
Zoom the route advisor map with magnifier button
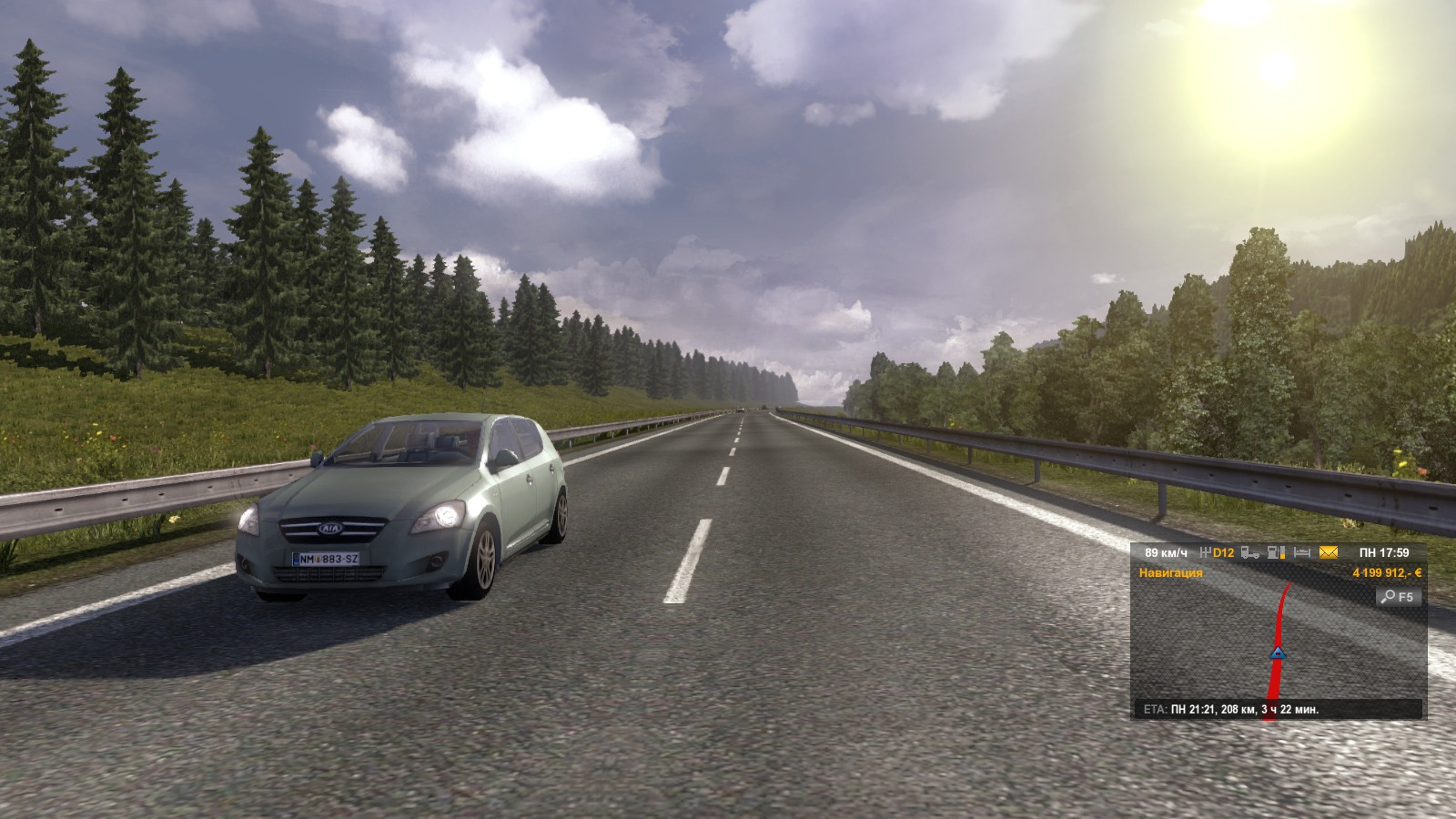coord(1399,597)
